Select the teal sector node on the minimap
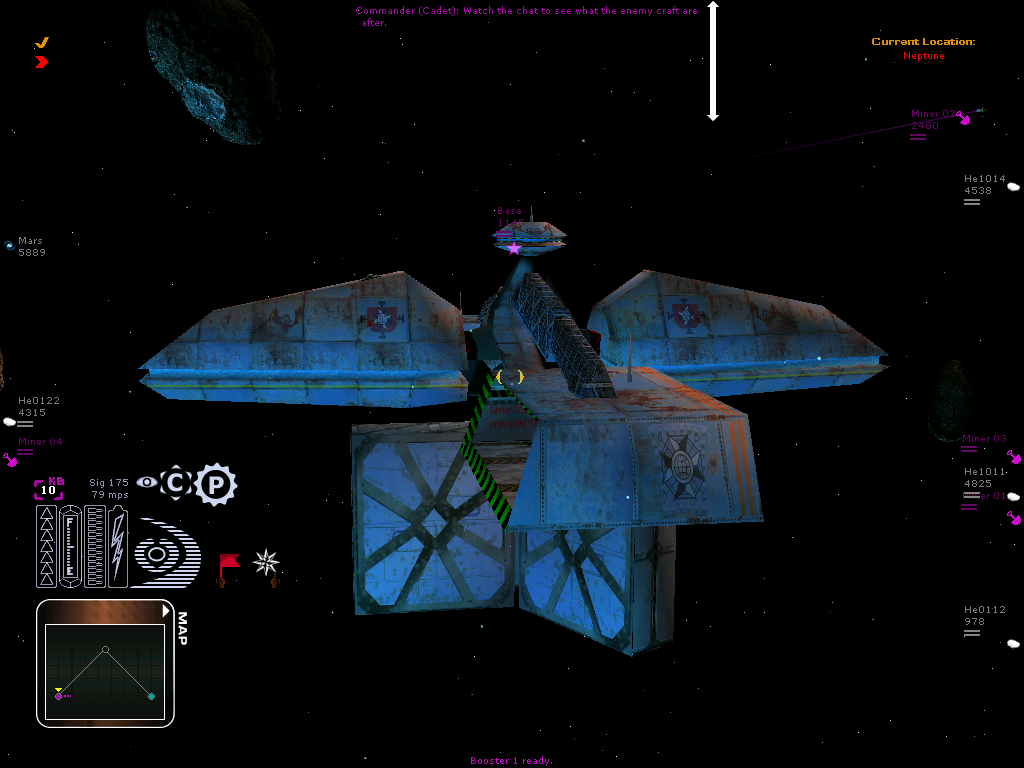Screen dimensions: 1024x768 point(151,696)
